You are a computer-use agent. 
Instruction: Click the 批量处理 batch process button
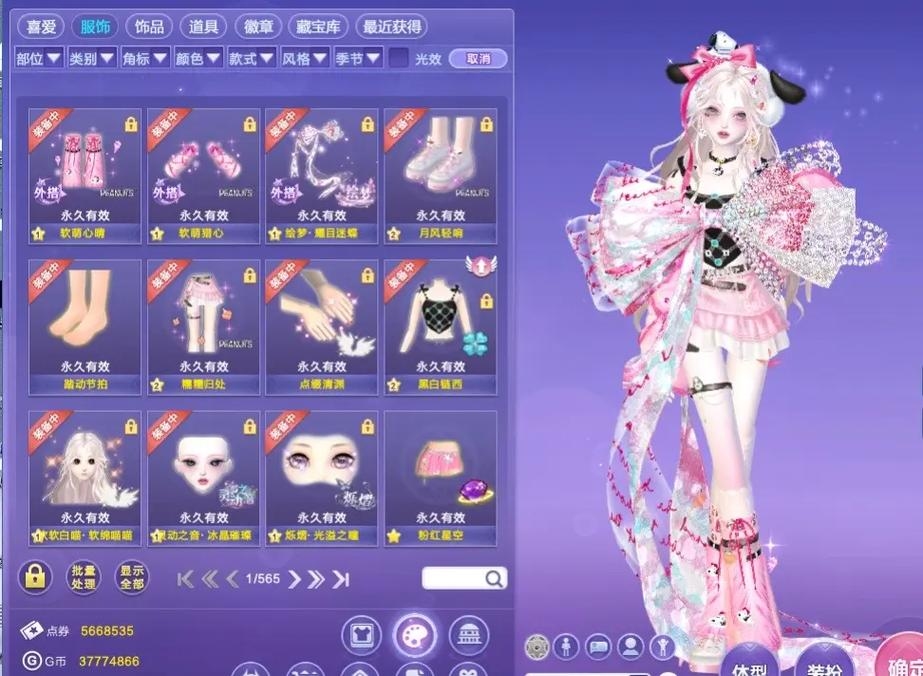click(x=84, y=577)
